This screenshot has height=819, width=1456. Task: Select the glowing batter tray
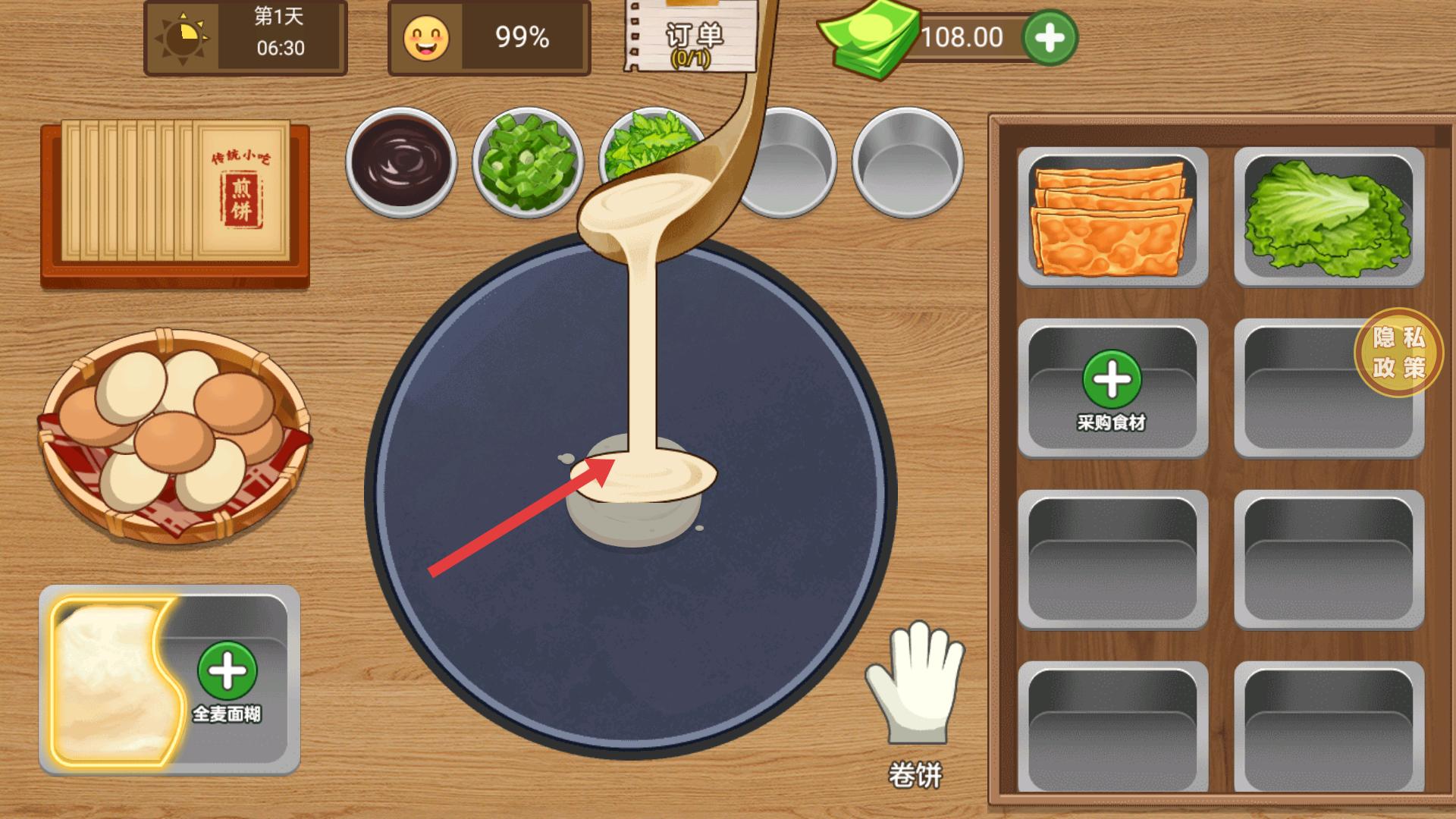[x=114, y=679]
